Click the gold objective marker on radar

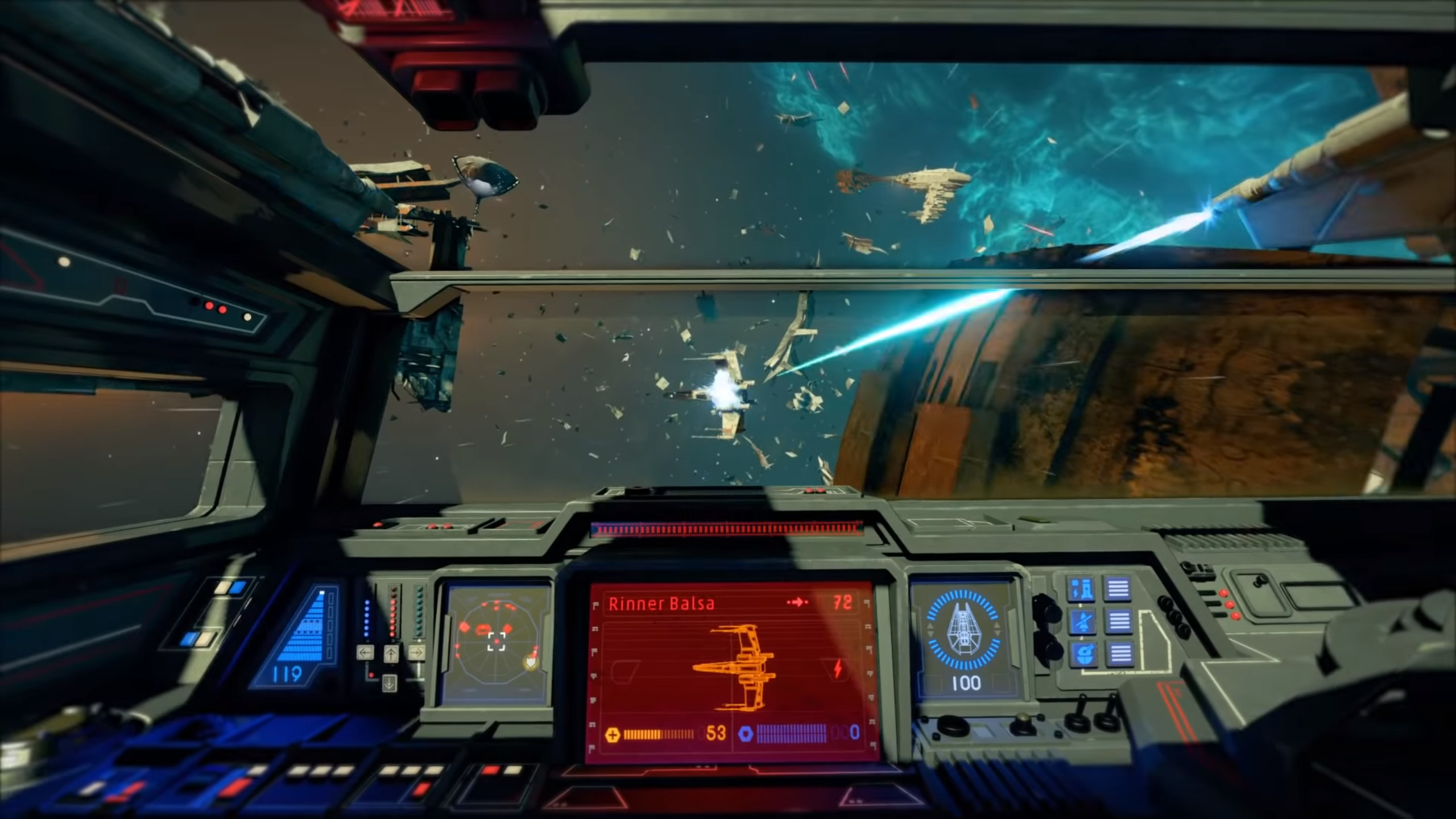(x=530, y=663)
